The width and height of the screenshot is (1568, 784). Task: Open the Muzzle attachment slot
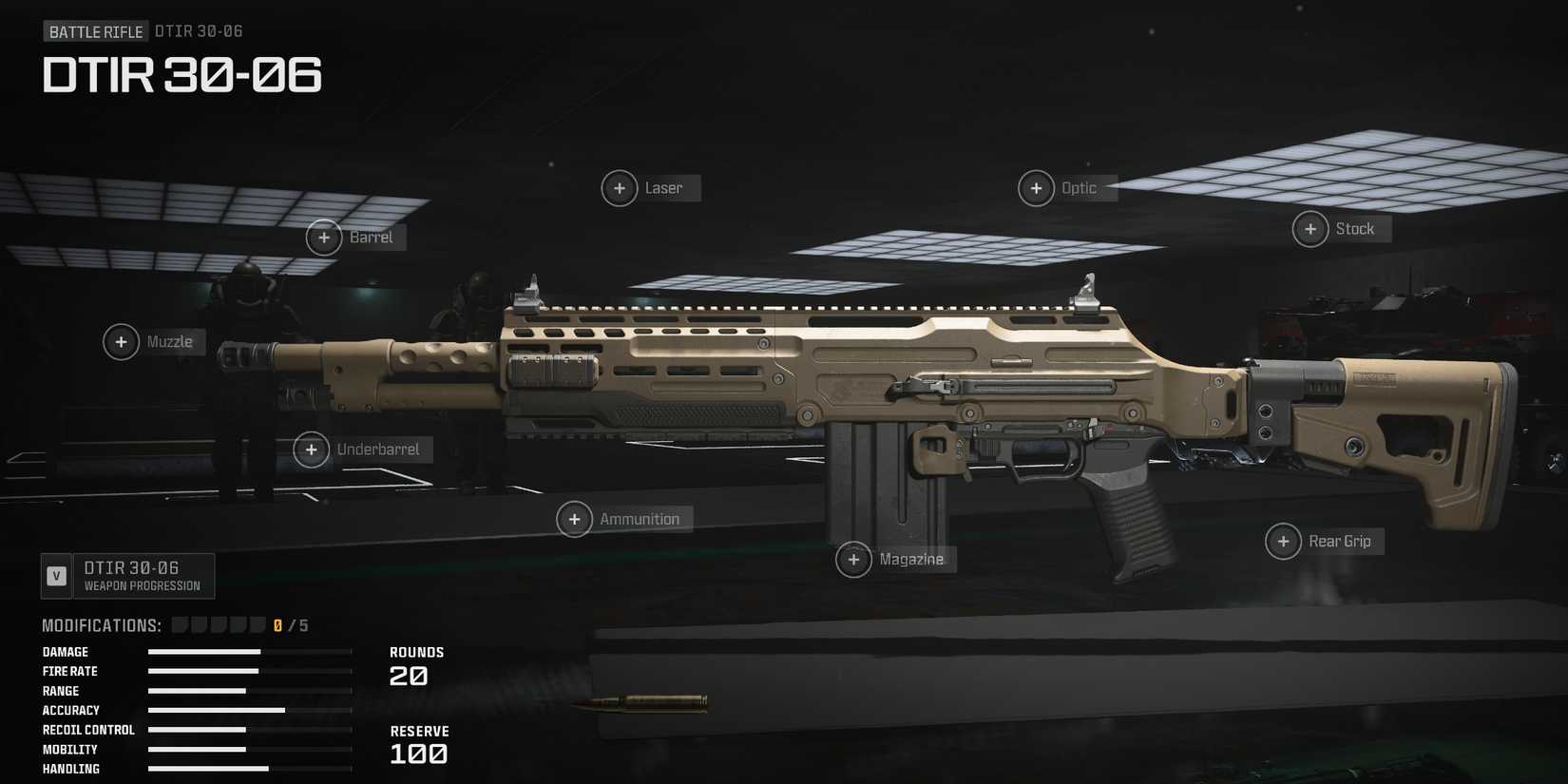click(x=121, y=341)
